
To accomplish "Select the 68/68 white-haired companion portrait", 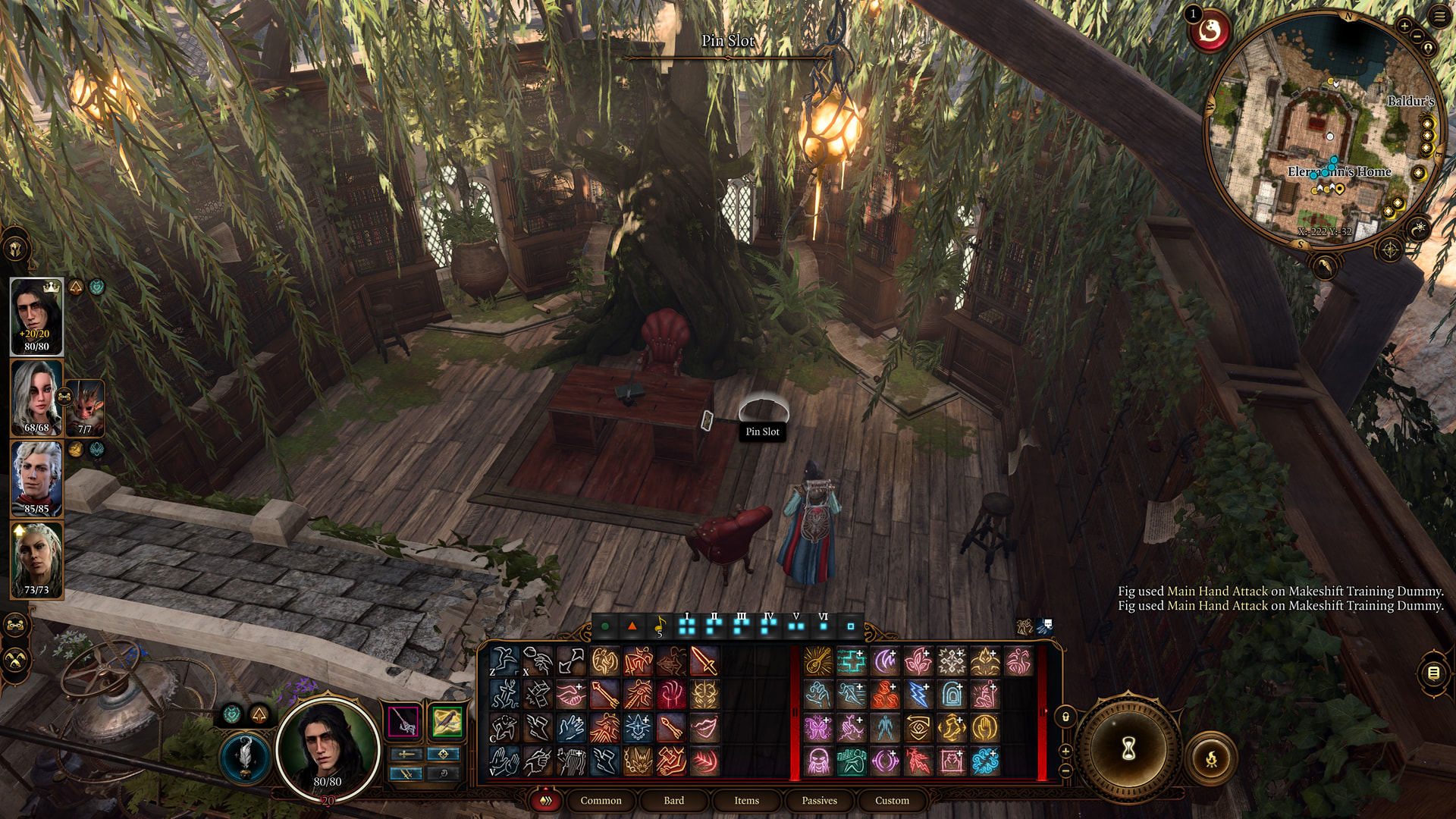I will (36, 397).
